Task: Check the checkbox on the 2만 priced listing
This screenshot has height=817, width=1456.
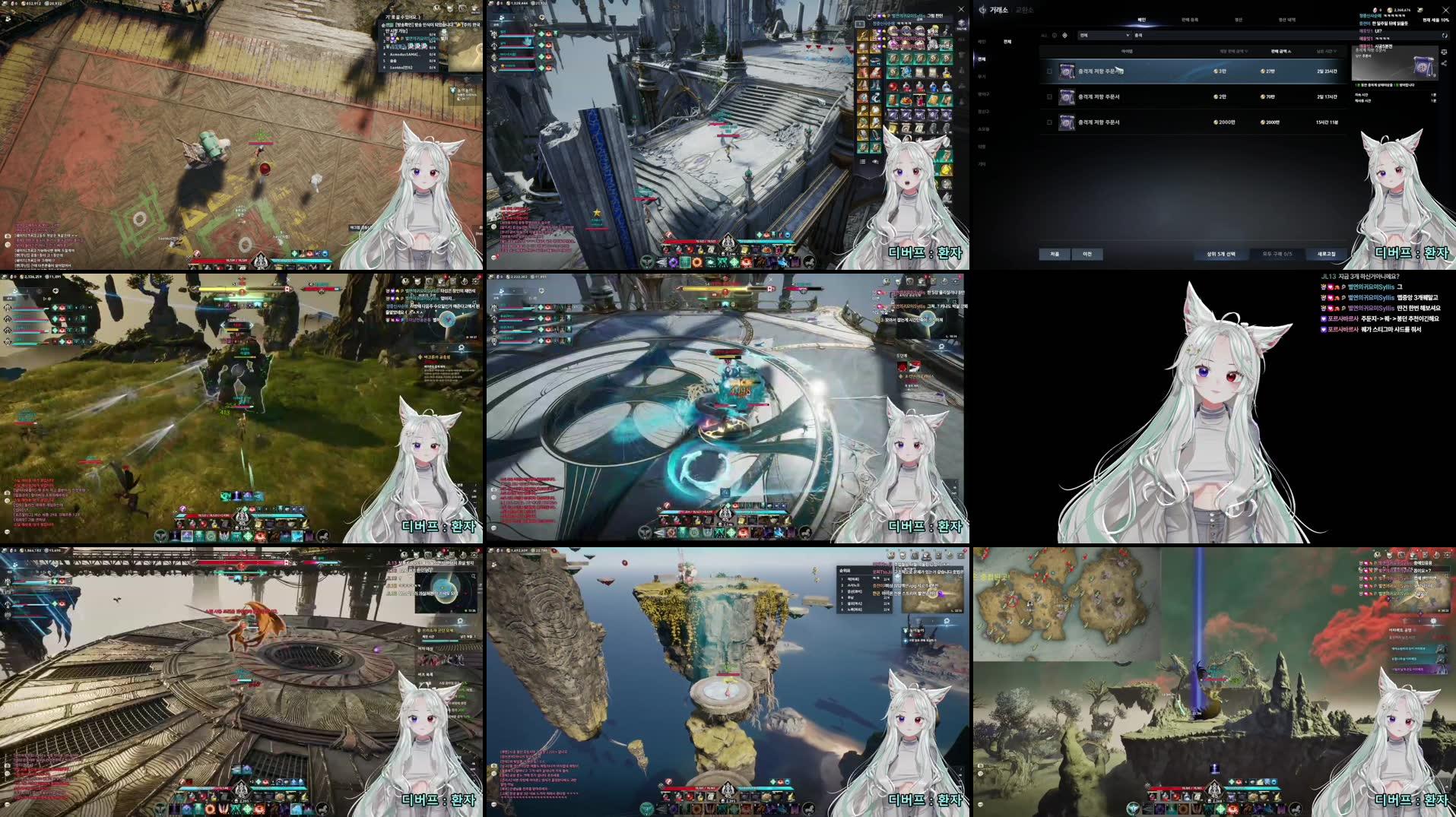Action: 1048,97
